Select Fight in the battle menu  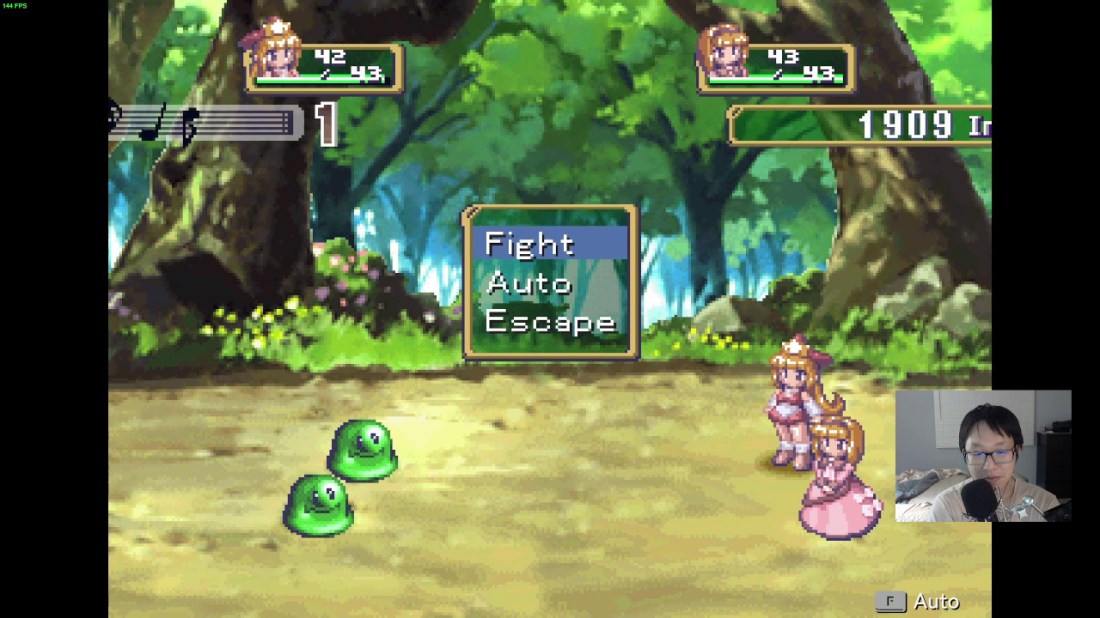pyautogui.click(x=530, y=244)
